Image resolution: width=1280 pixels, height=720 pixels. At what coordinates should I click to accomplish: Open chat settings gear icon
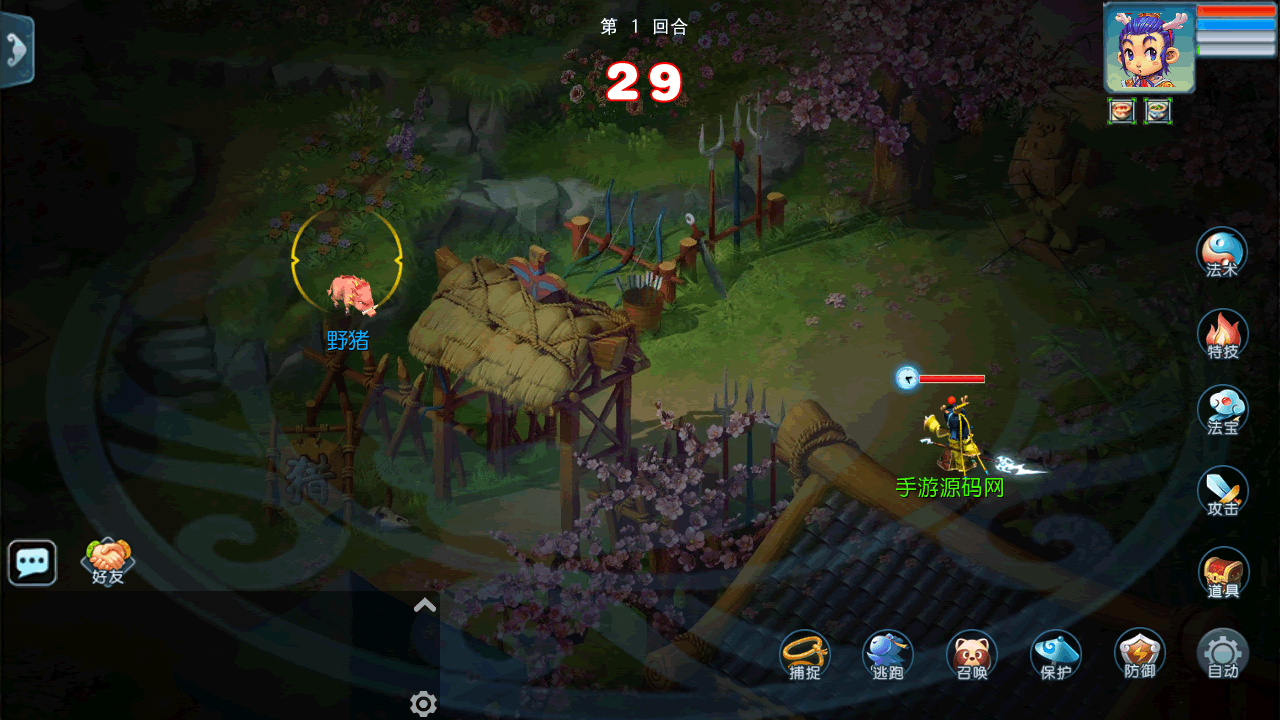424,704
